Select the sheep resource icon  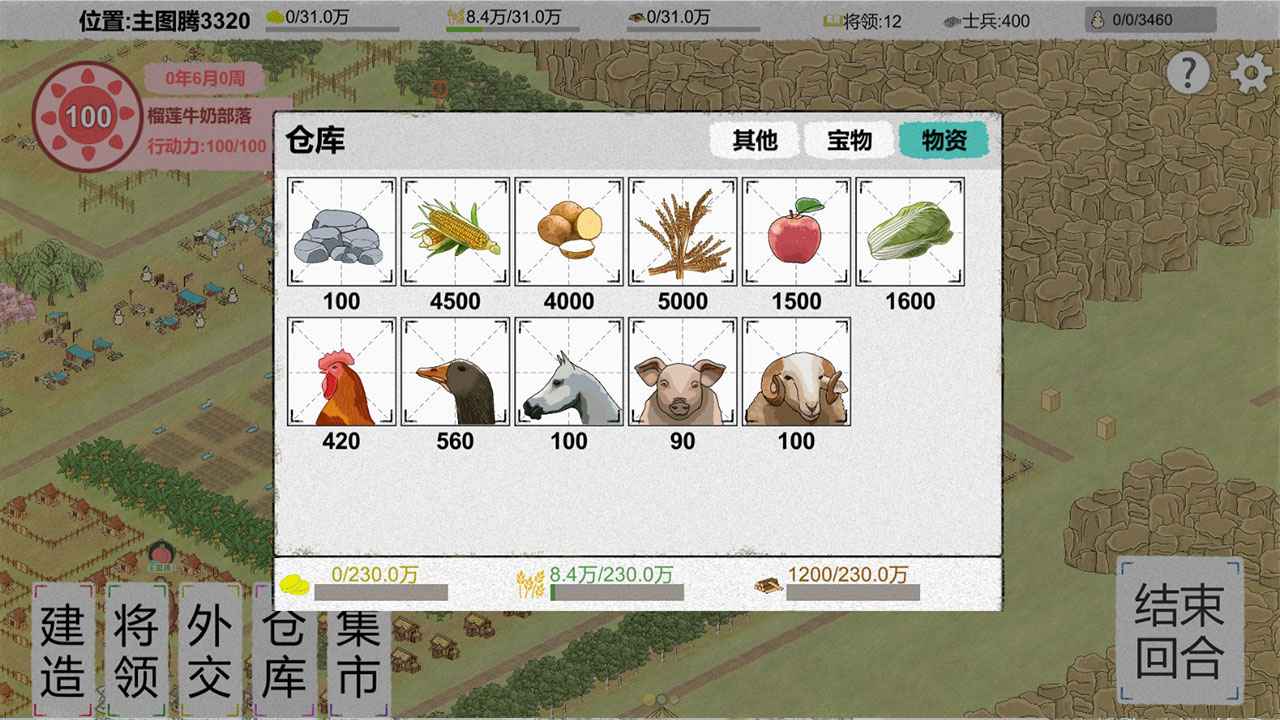point(796,372)
